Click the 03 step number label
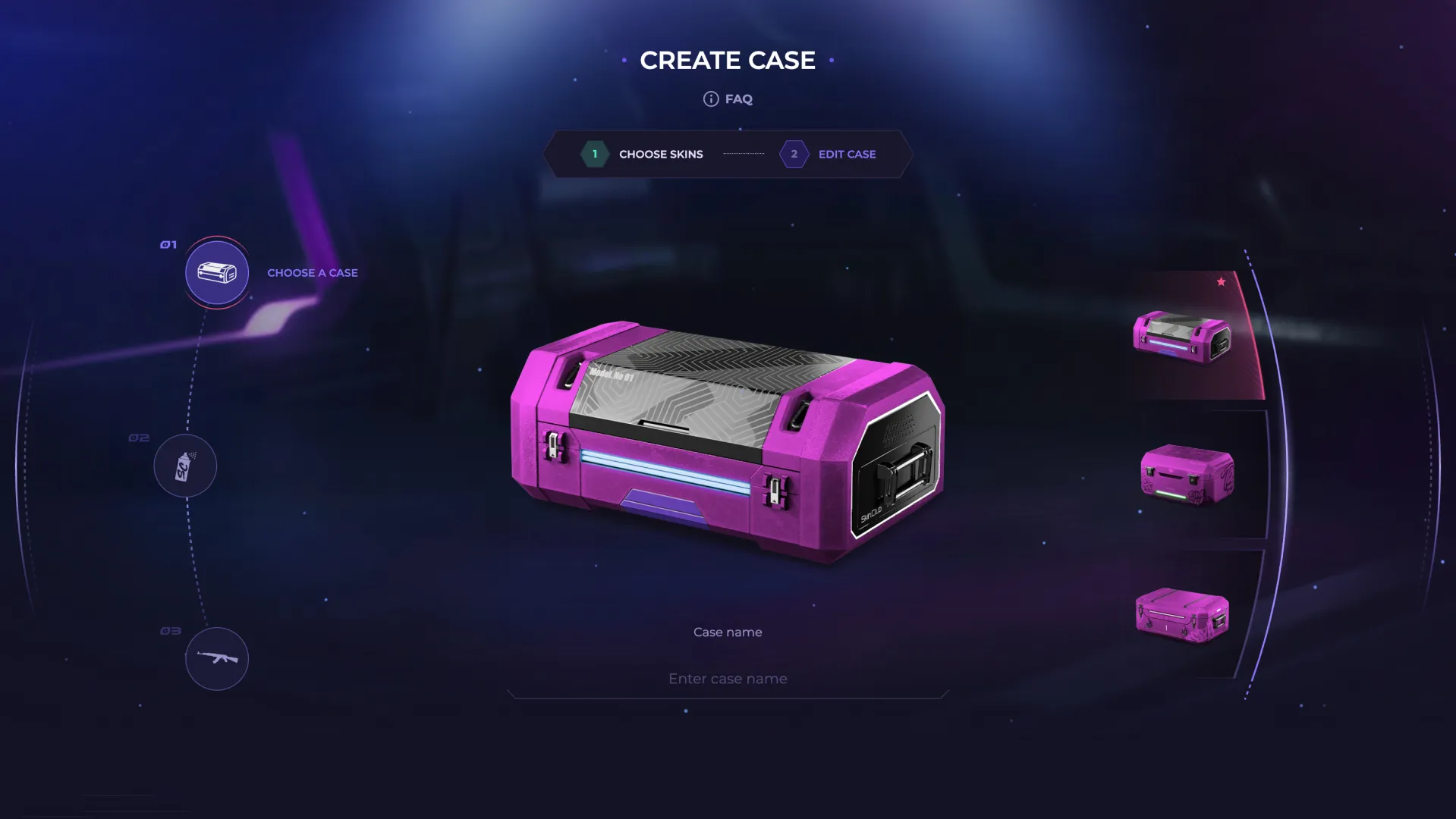The height and width of the screenshot is (819, 1456). [169, 629]
